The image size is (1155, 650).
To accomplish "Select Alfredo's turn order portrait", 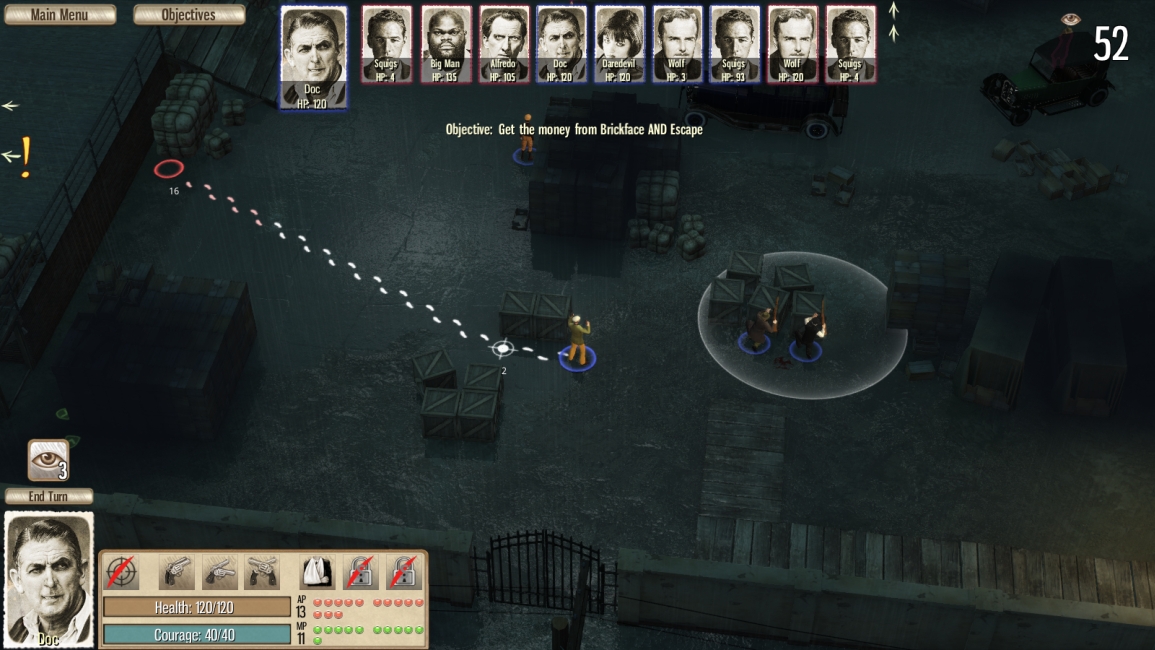I will [504, 44].
